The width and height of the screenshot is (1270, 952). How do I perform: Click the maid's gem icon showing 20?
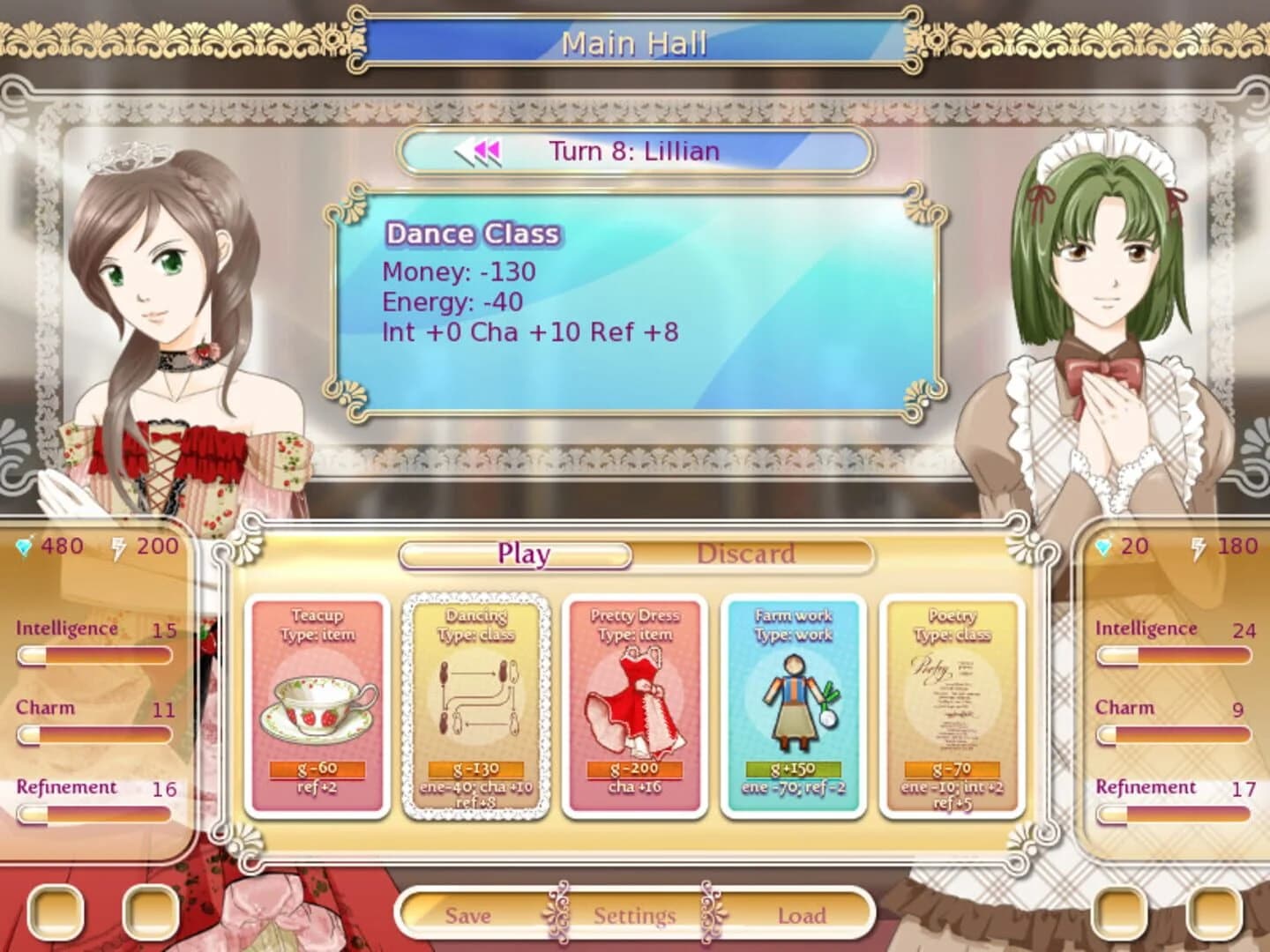click(1104, 545)
